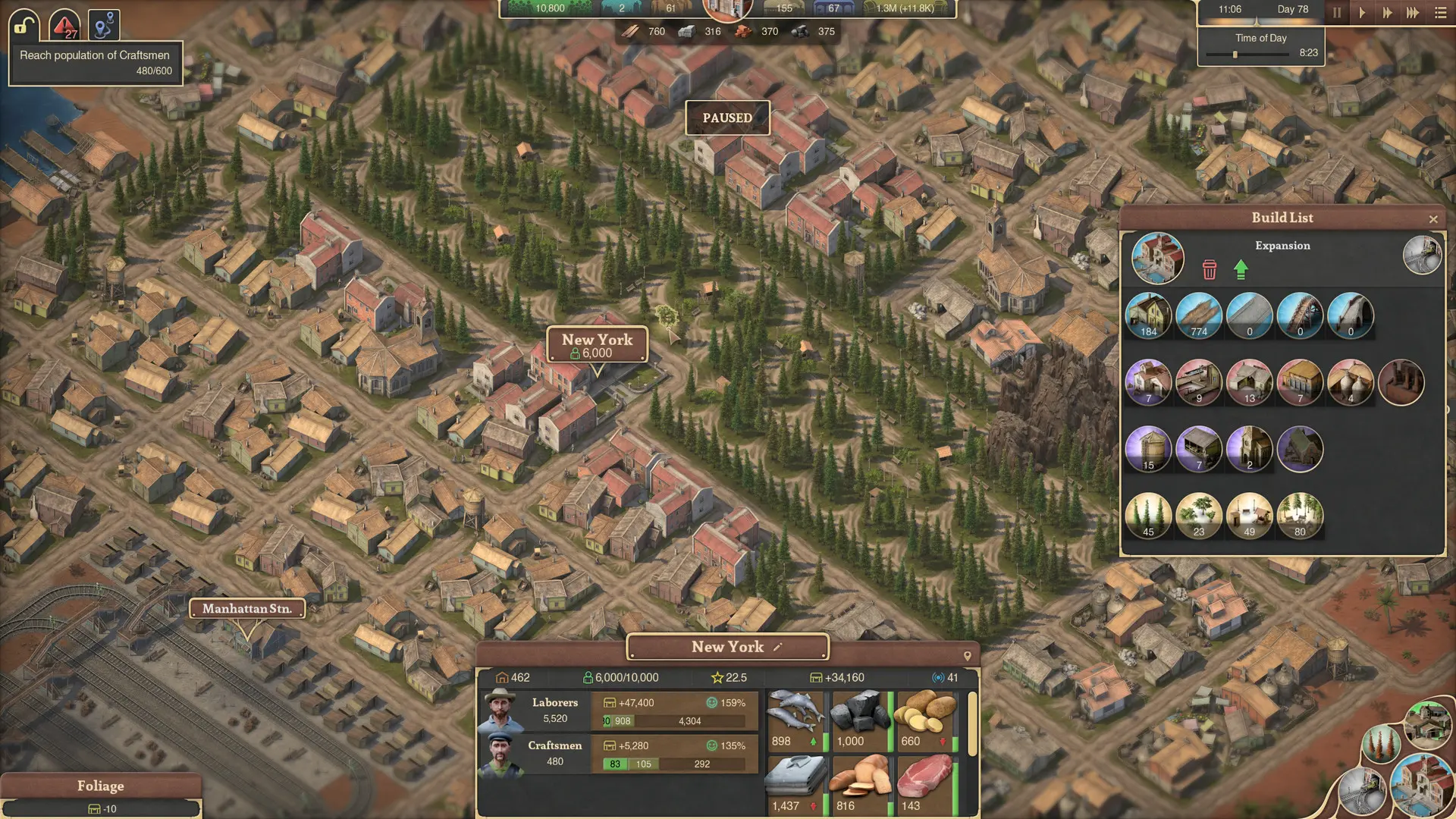This screenshot has height=819, width=1456.
Task: Rename New York with the pencil button
Action: (x=779, y=647)
